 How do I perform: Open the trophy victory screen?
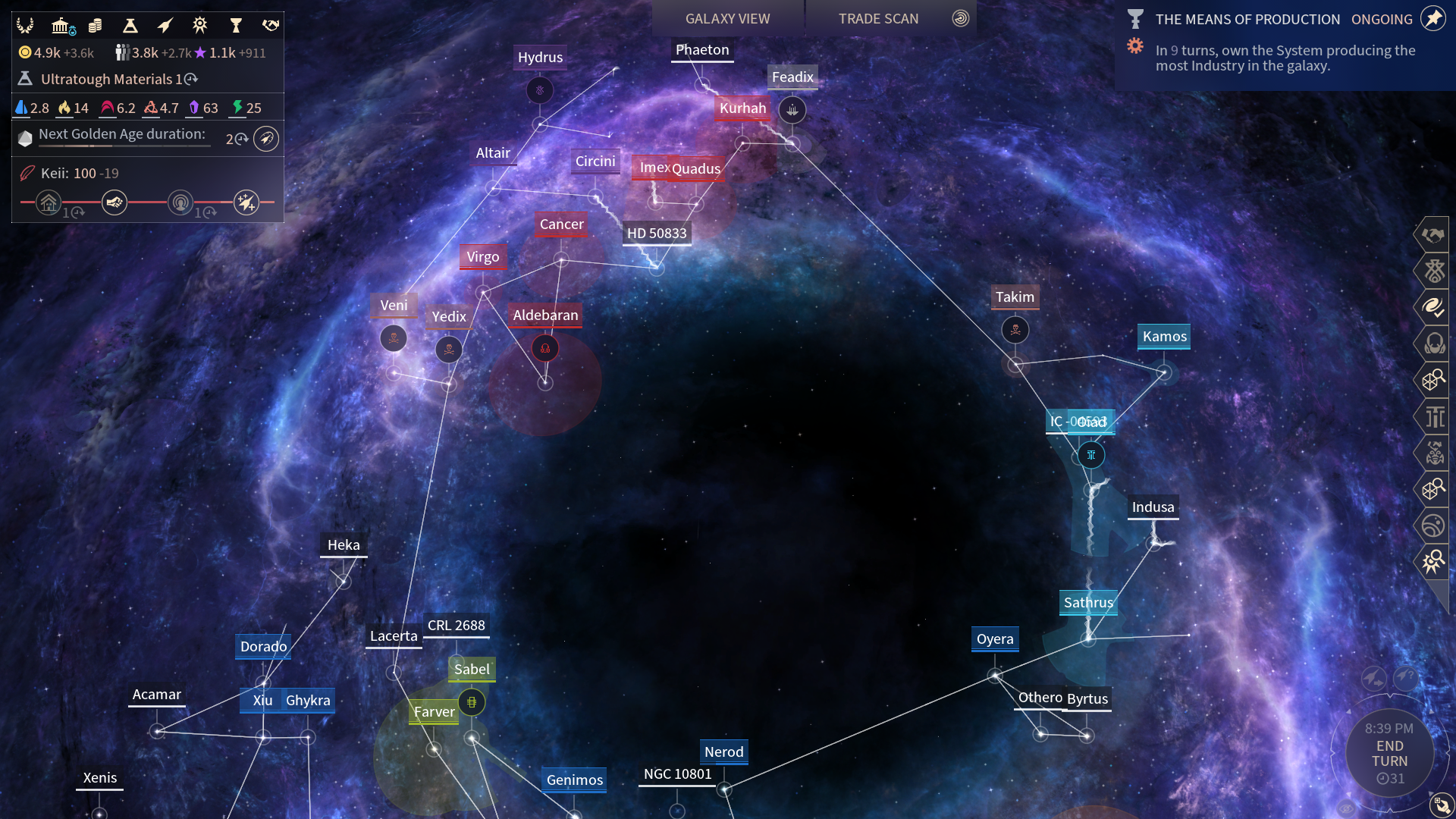pyautogui.click(x=235, y=26)
